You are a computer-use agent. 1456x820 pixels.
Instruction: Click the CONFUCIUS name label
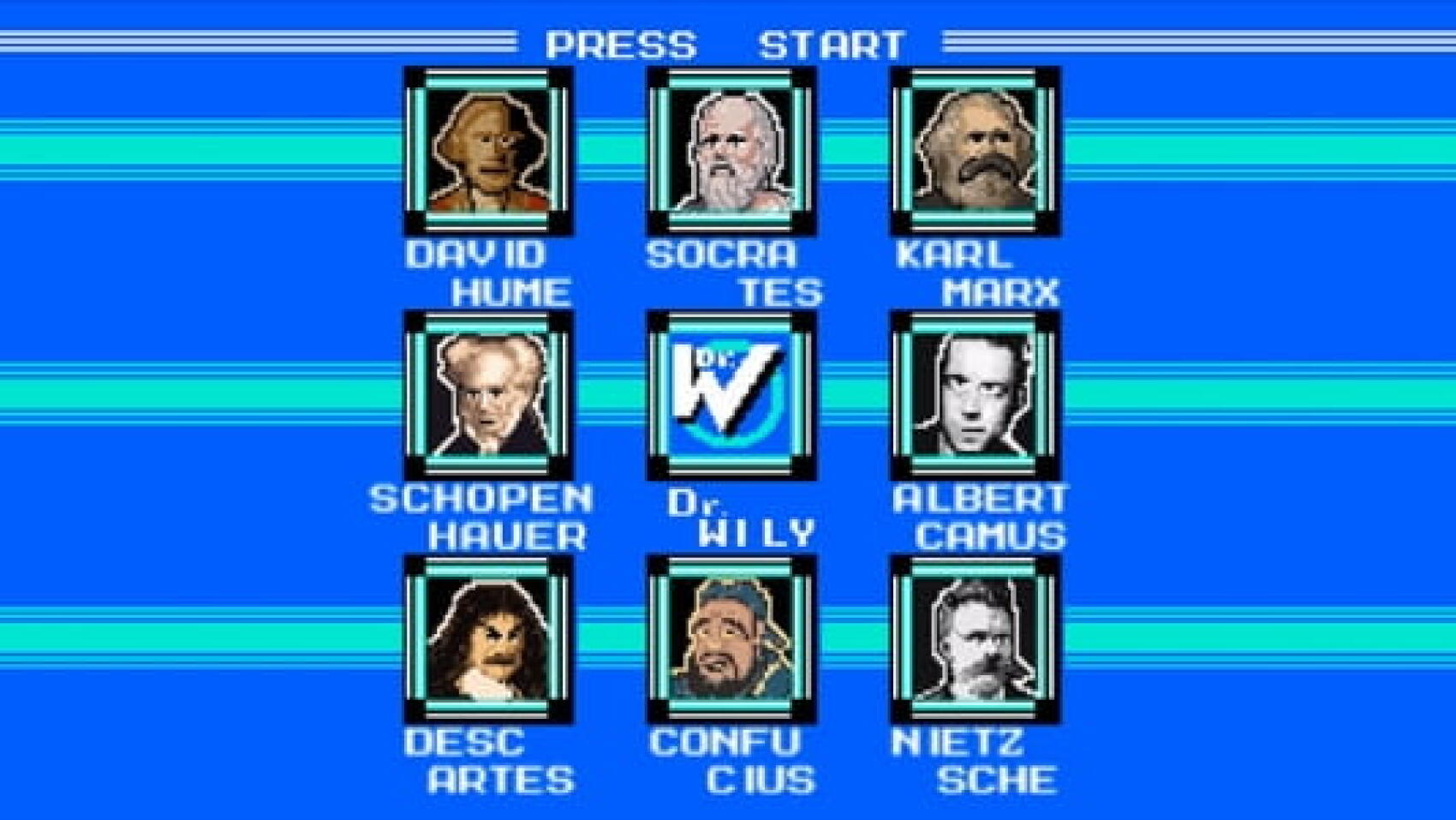[x=737, y=758]
